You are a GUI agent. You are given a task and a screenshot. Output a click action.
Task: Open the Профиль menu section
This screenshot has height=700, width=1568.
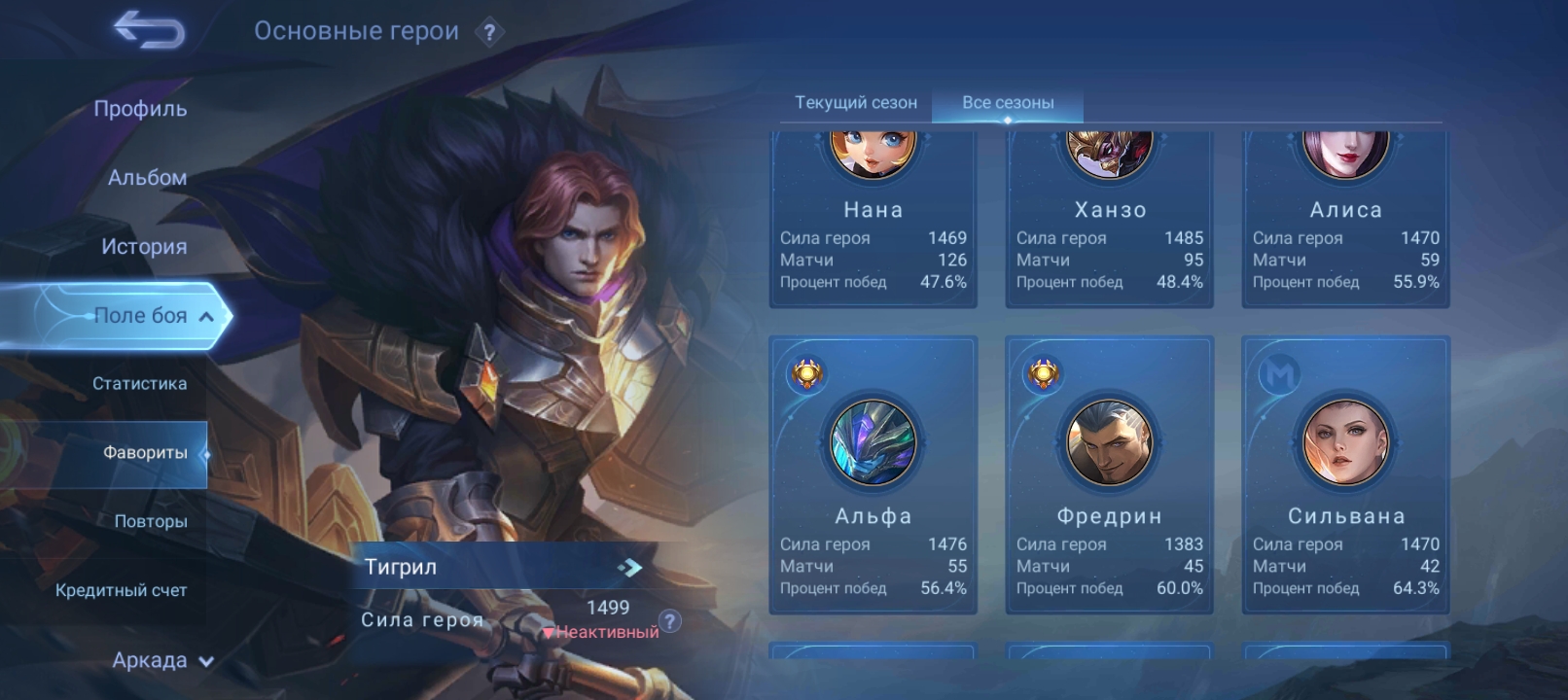tap(140, 109)
